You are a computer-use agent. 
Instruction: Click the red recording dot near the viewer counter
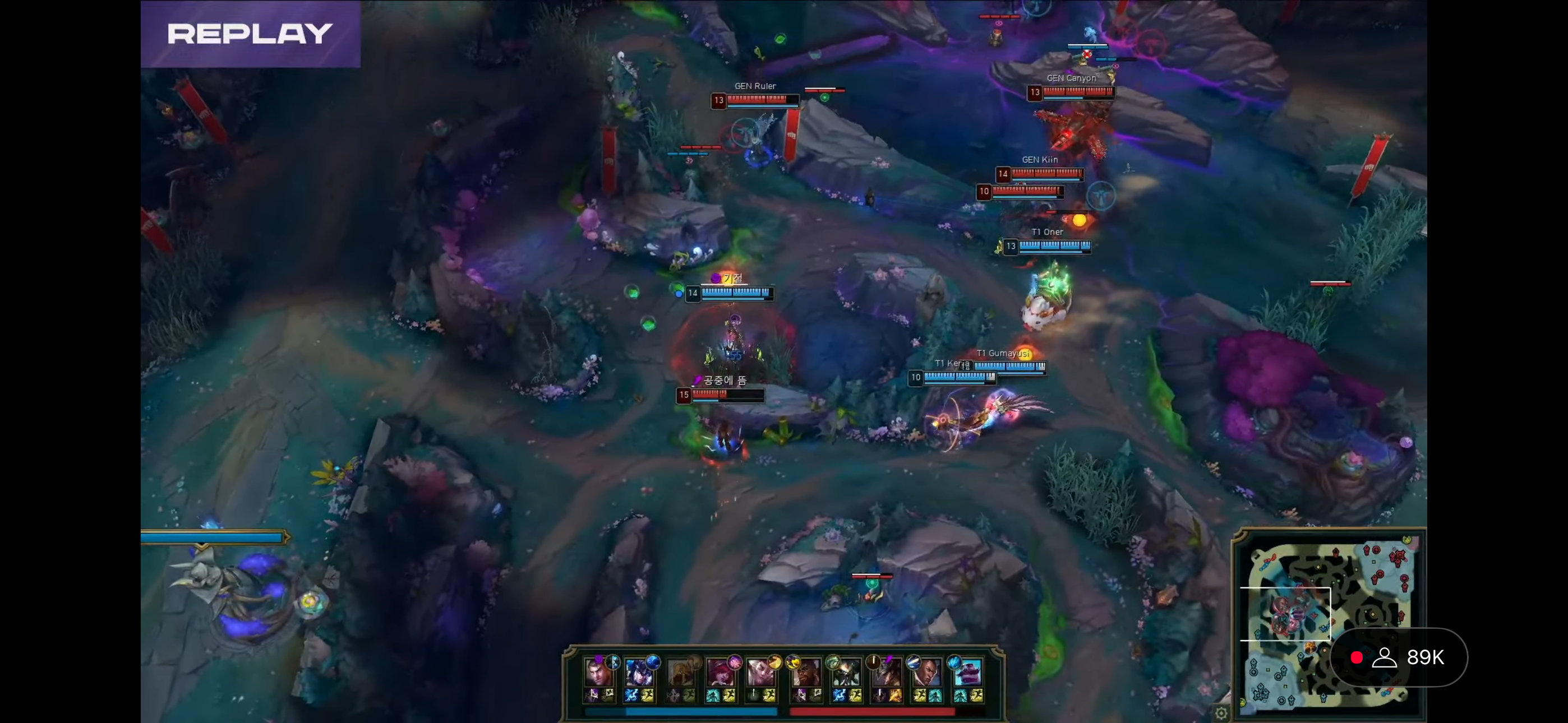tap(1356, 657)
